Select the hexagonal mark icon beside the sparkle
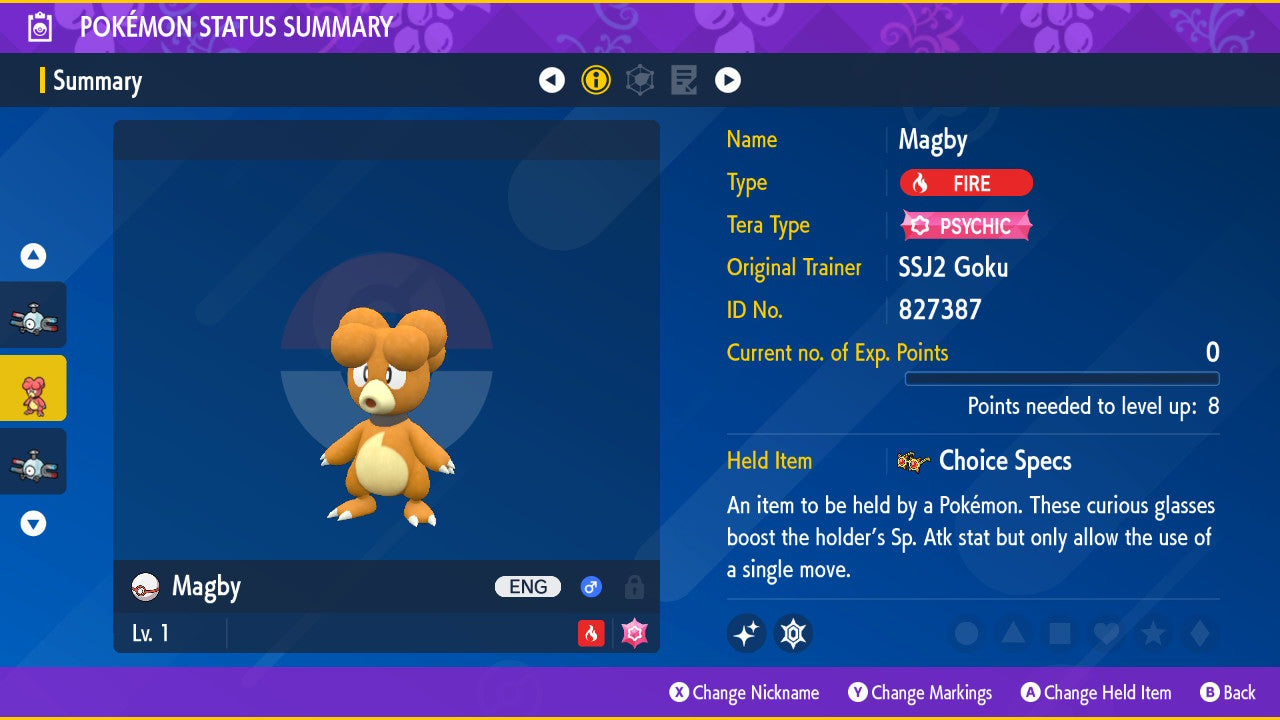This screenshot has width=1280, height=720. [x=793, y=633]
